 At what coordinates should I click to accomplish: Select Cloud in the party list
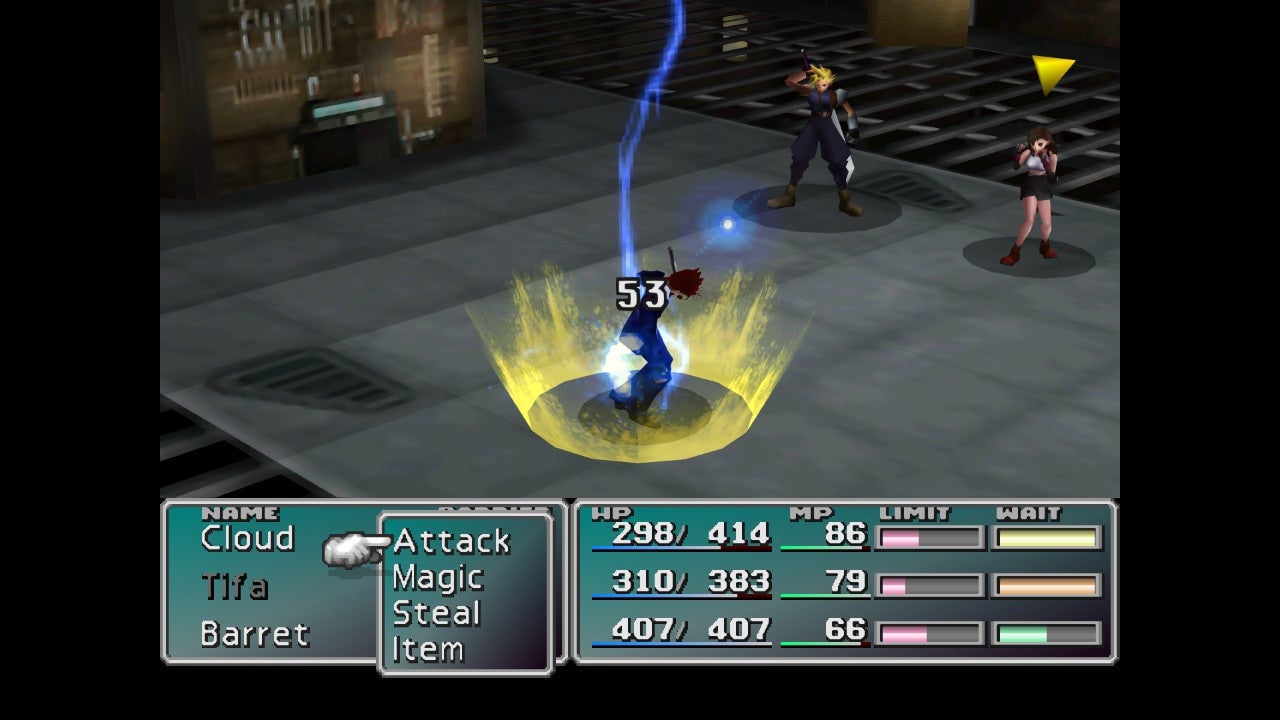pos(247,538)
